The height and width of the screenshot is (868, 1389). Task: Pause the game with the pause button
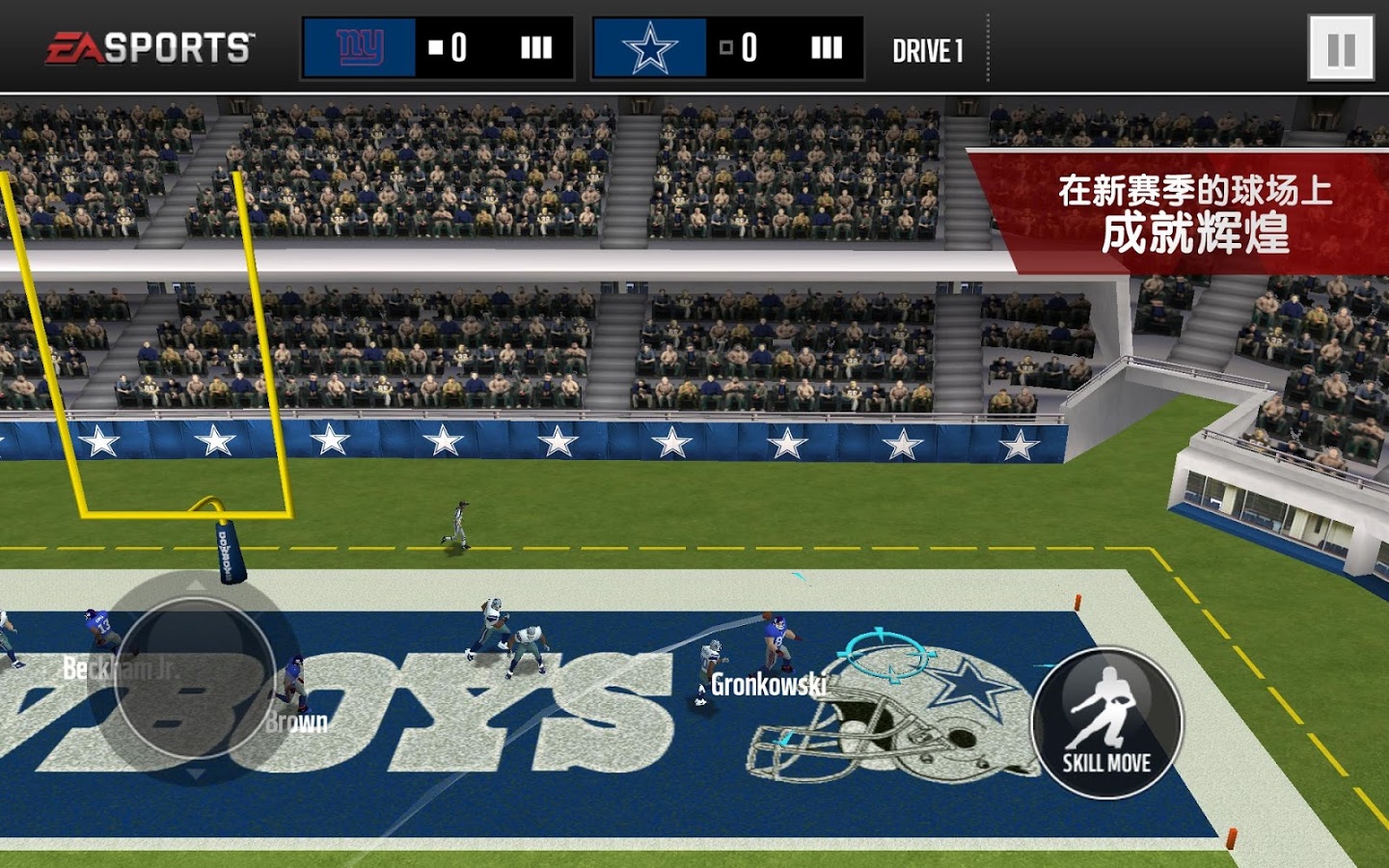1341,48
